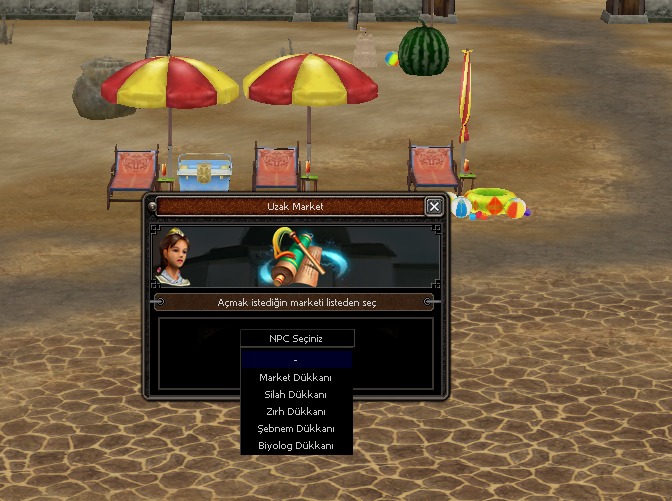Choose Biyolog Dükkanı shop
This screenshot has height=501, width=672.
tap(296, 445)
